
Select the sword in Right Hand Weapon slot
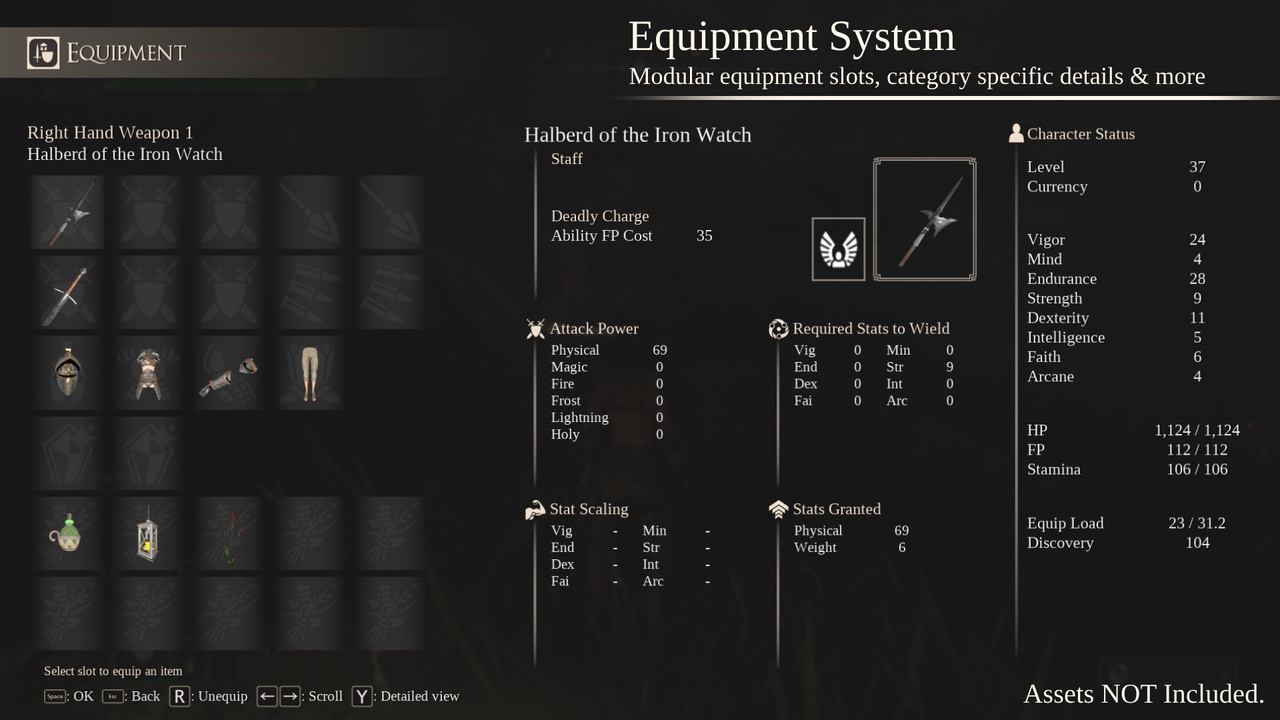coord(67,292)
